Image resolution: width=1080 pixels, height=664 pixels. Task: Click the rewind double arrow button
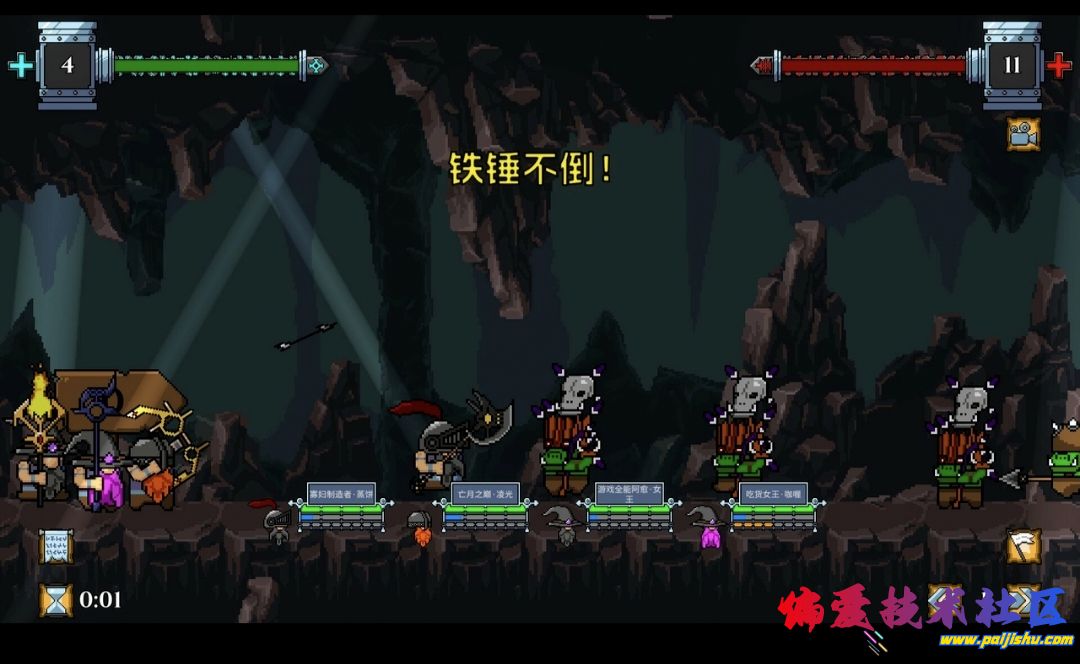click(x=945, y=599)
